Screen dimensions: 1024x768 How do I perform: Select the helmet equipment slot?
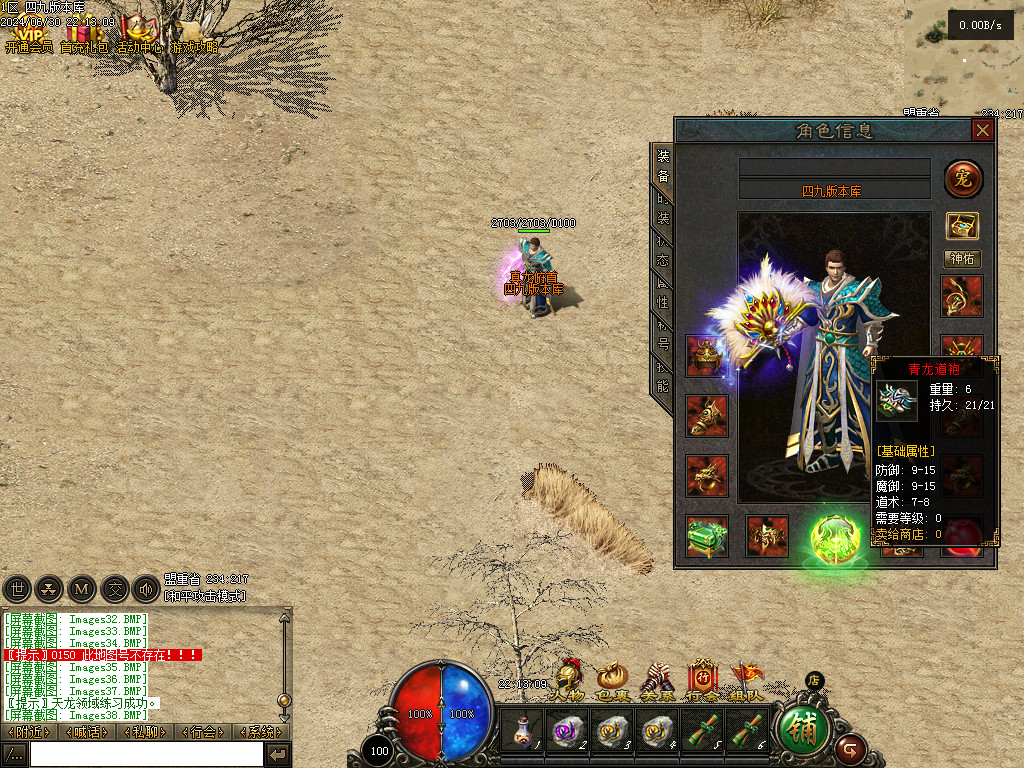pos(707,356)
